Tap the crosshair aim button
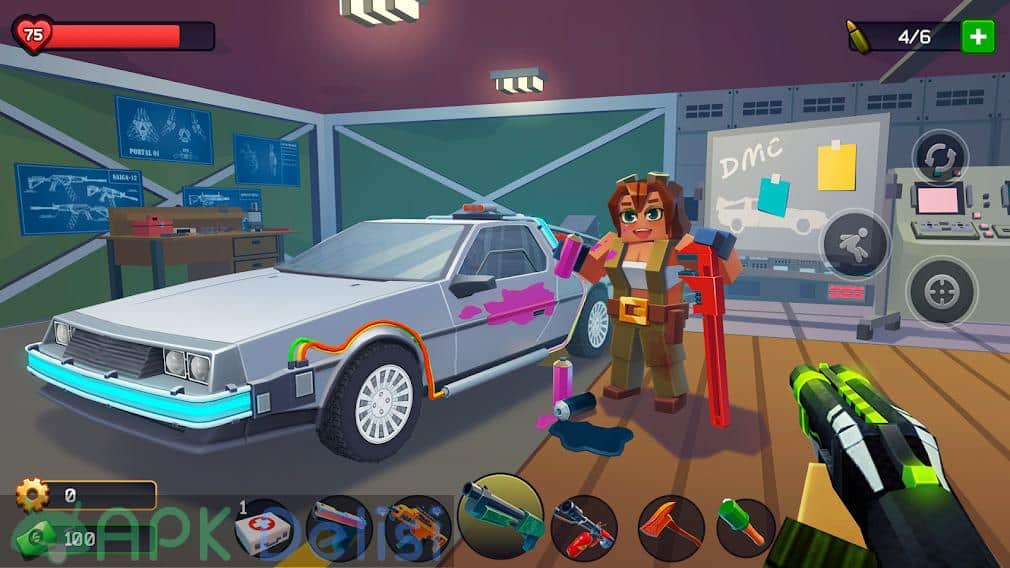Screen dimensions: 1010x568 pos(941,291)
